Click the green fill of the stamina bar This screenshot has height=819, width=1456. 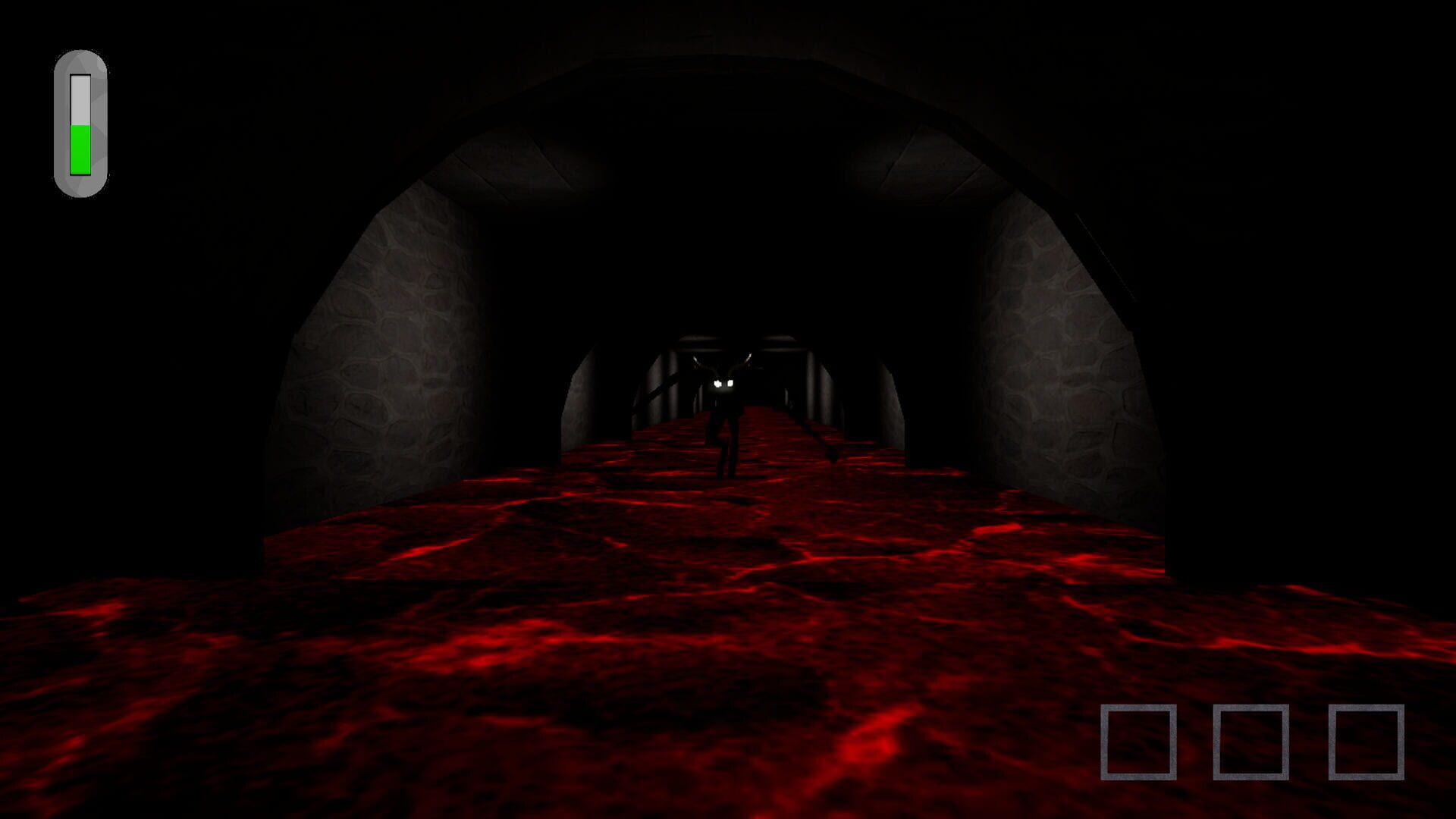80,148
